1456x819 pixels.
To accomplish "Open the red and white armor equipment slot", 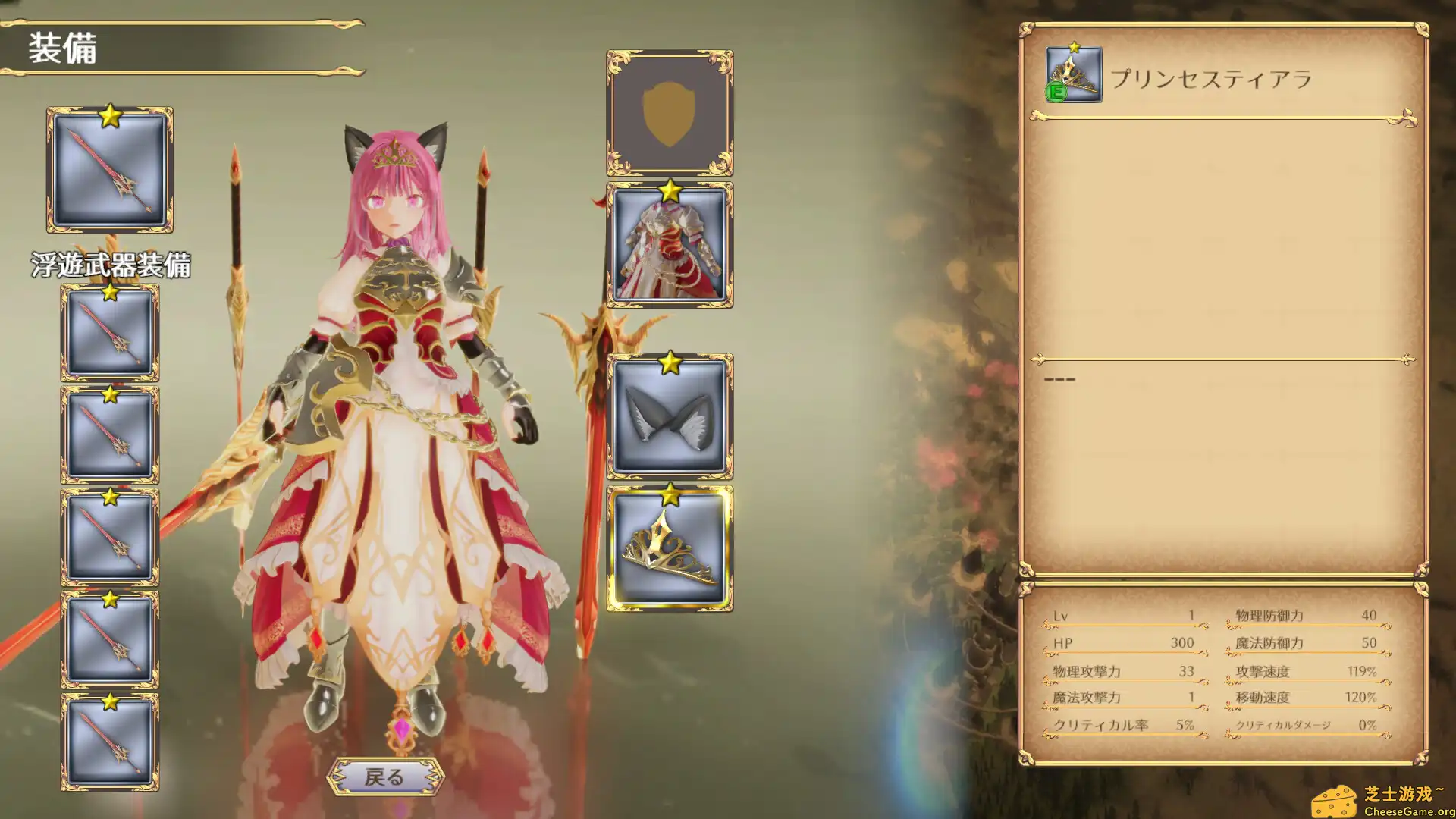I will (x=670, y=246).
